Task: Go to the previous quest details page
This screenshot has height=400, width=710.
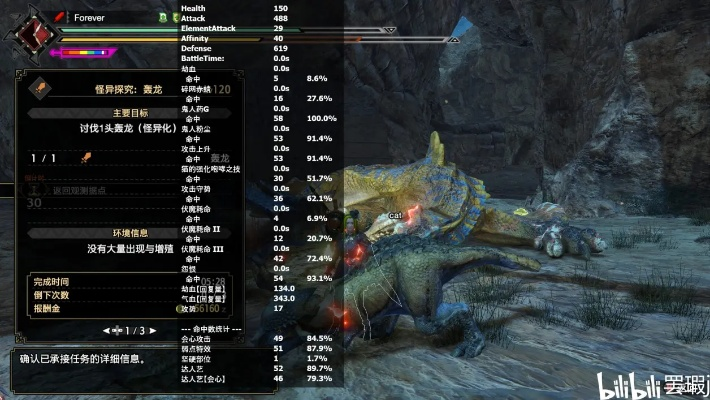Action: point(106,330)
